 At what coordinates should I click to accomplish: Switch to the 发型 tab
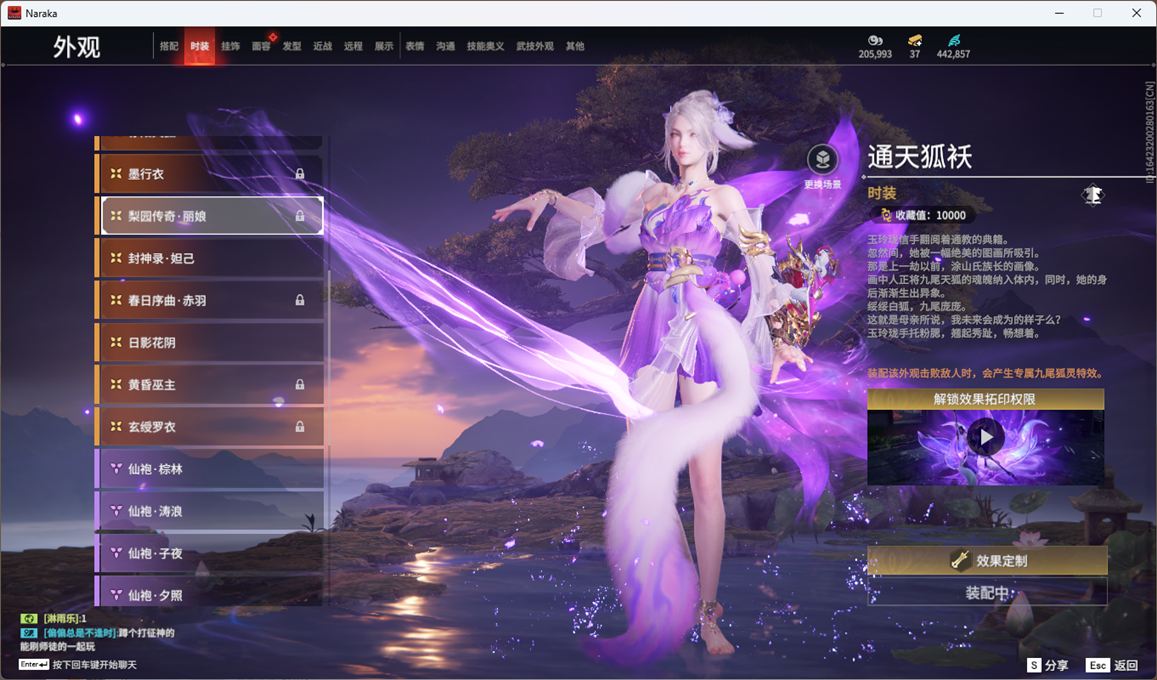(x=292, y=46)
